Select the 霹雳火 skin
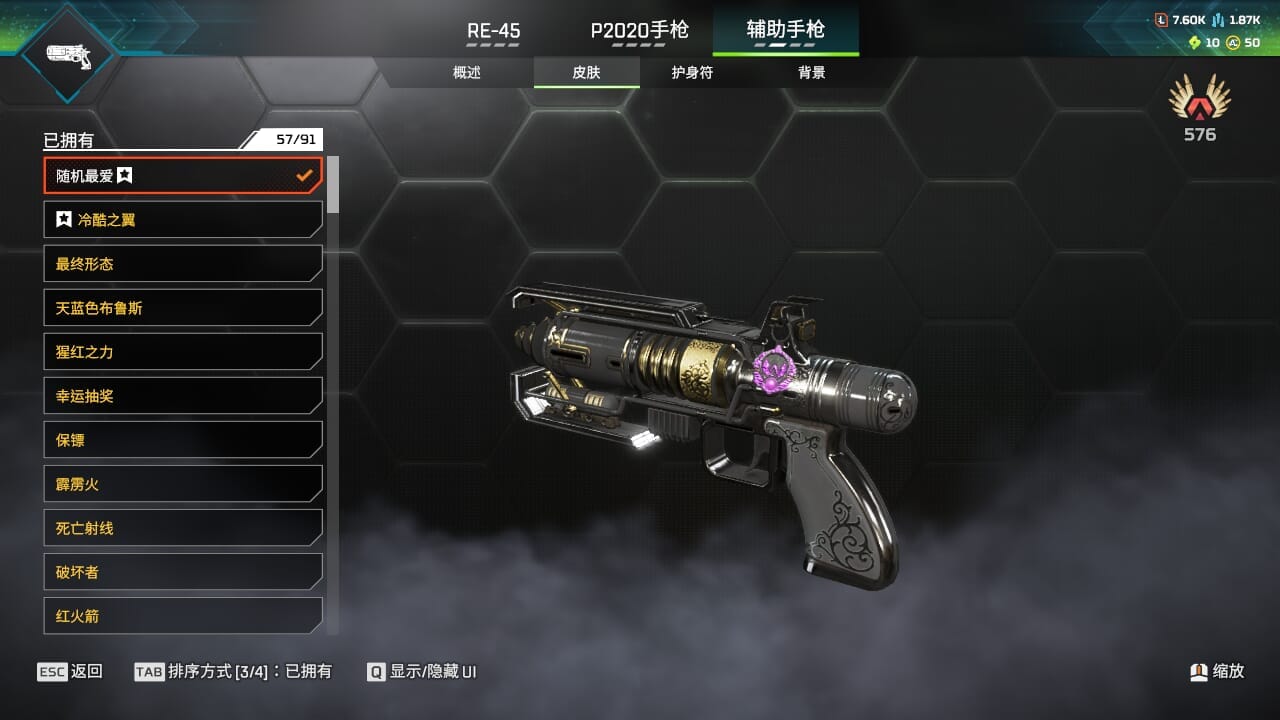This screenshot has height=720, width=1280. pos(183,484)
